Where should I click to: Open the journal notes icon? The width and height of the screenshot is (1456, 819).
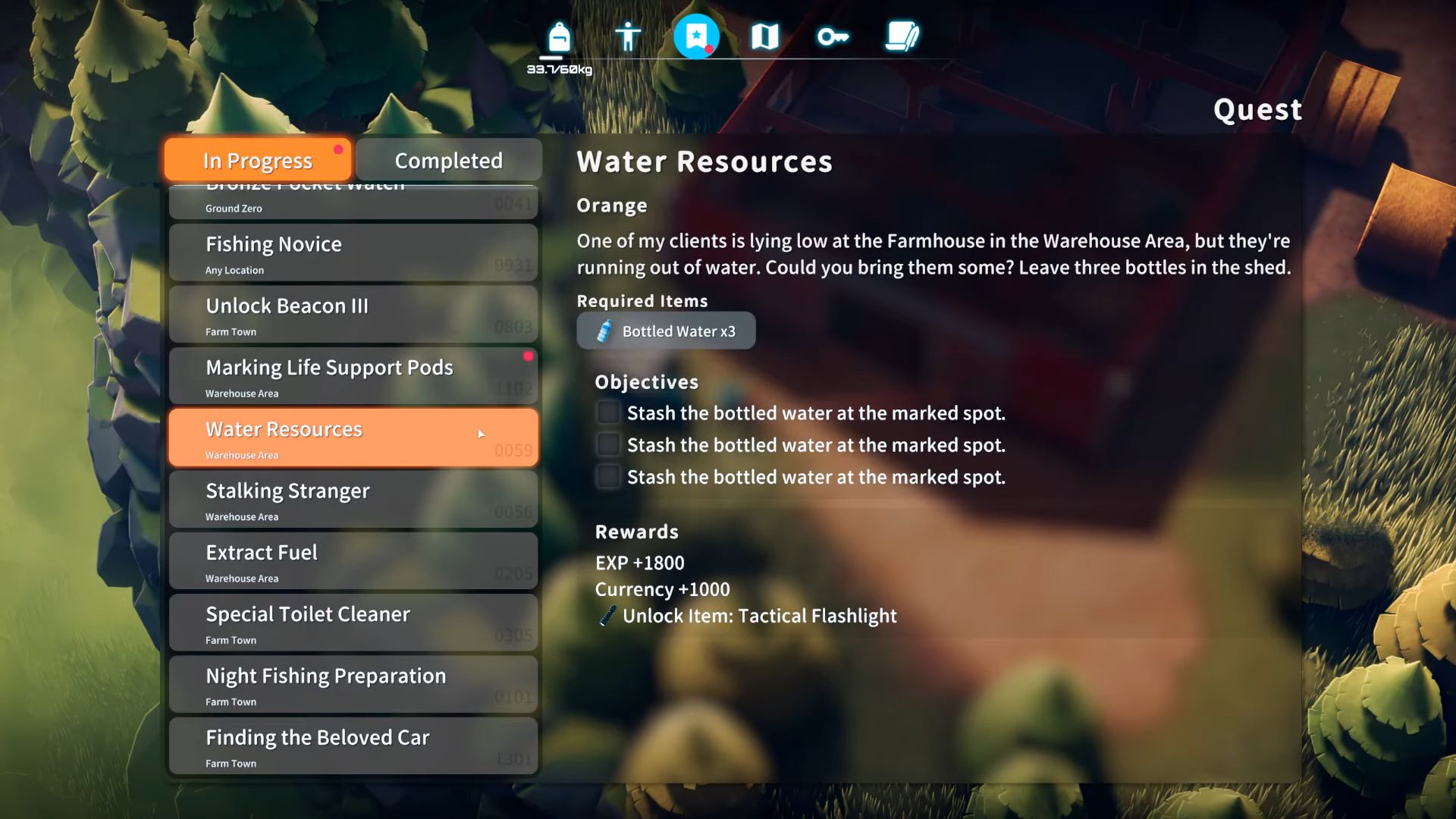pos(902,35)
